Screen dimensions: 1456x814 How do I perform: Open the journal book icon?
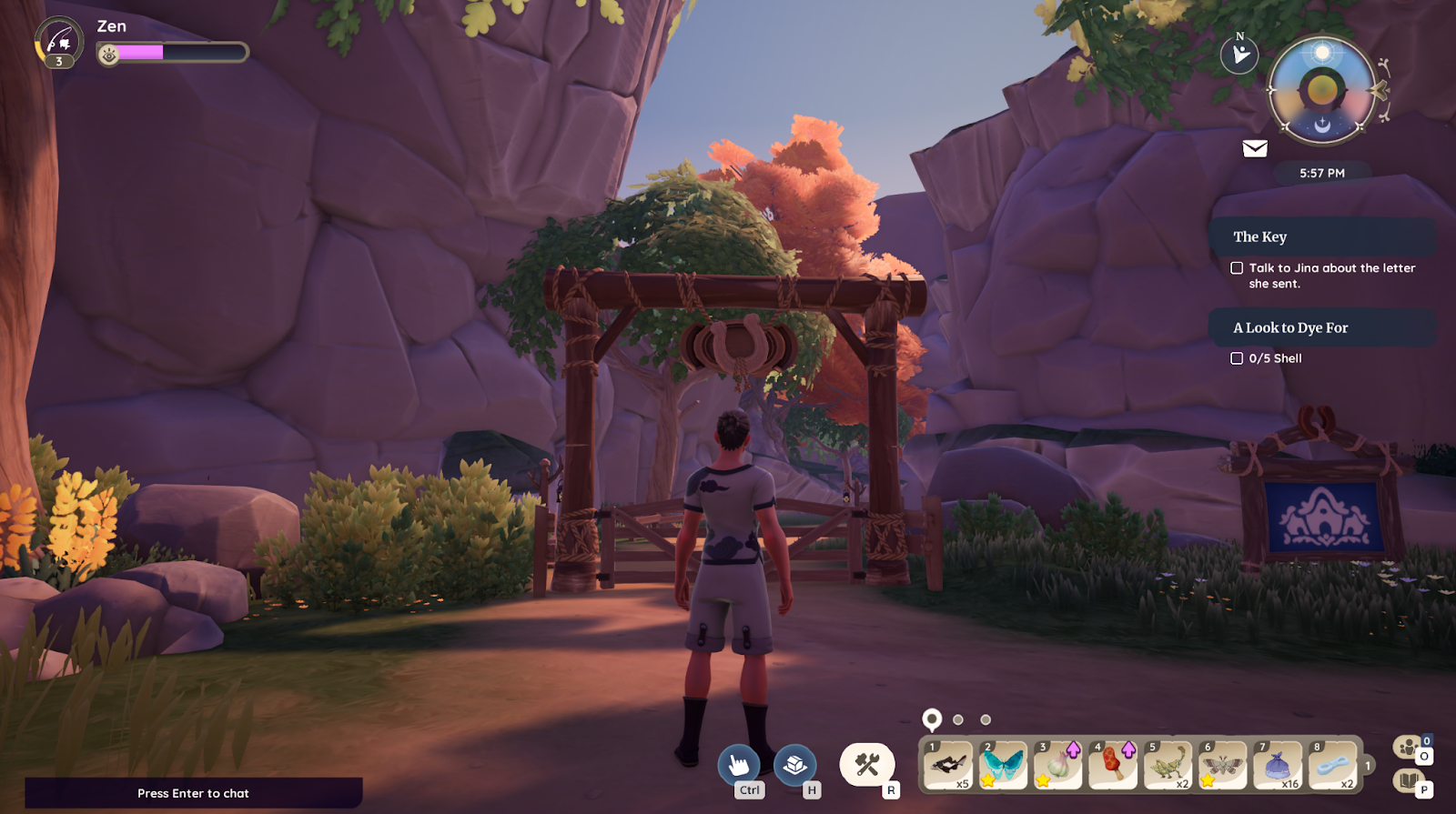1409,780
